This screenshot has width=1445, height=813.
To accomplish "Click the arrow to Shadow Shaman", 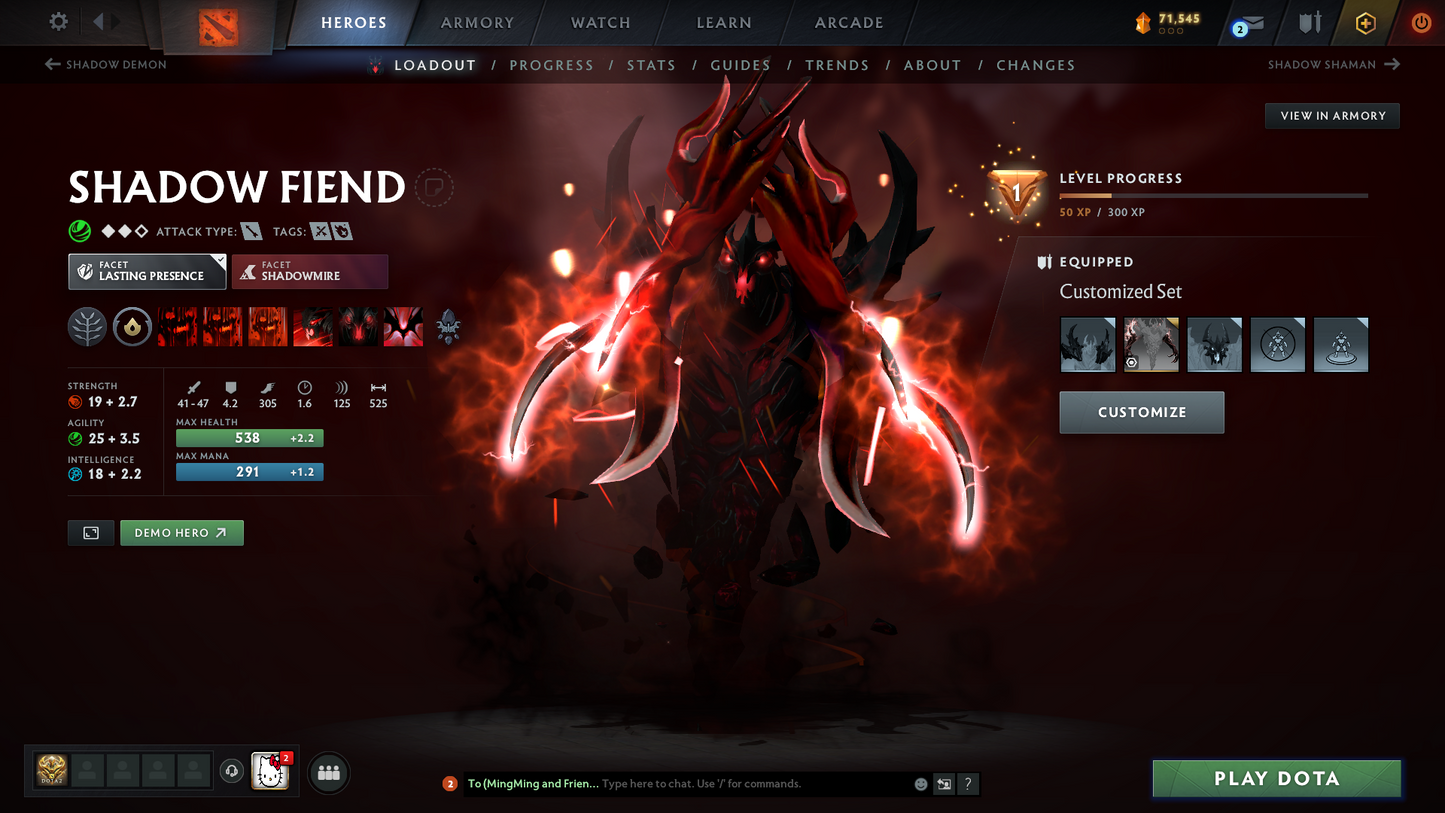I will click(1392, 64).
